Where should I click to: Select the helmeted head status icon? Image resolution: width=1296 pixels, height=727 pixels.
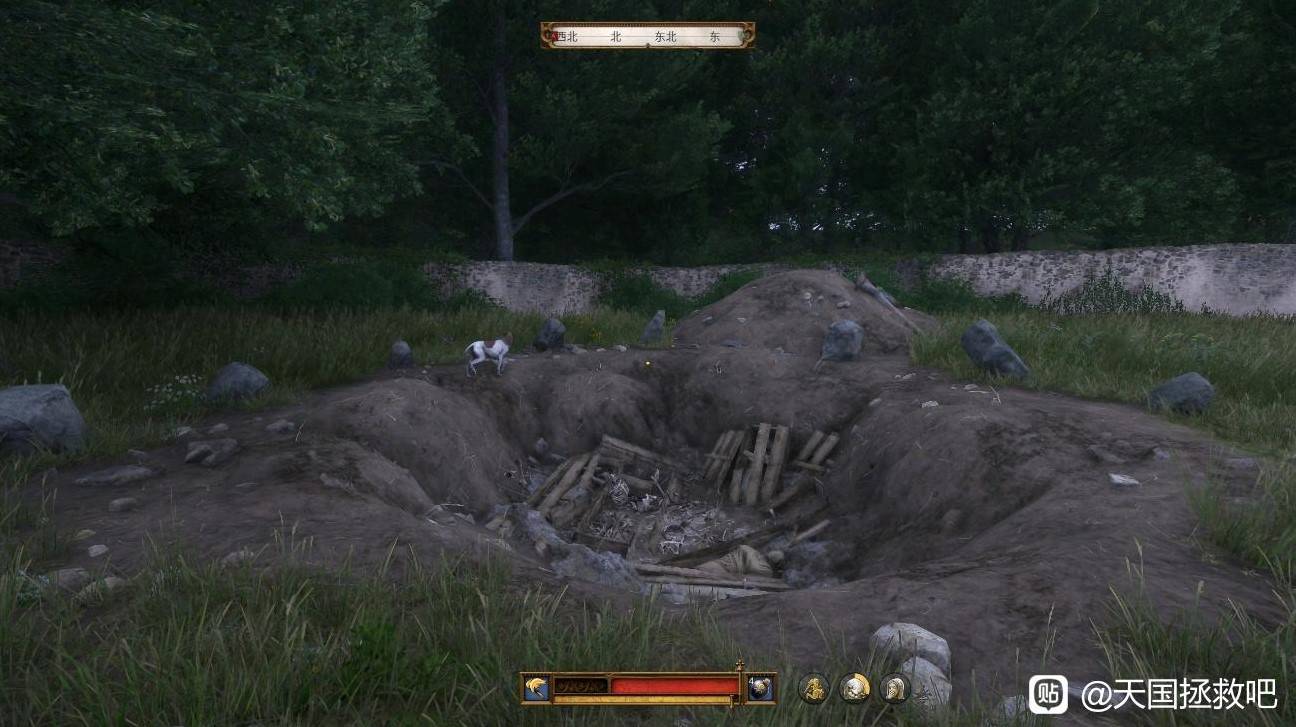click(894, 688)
